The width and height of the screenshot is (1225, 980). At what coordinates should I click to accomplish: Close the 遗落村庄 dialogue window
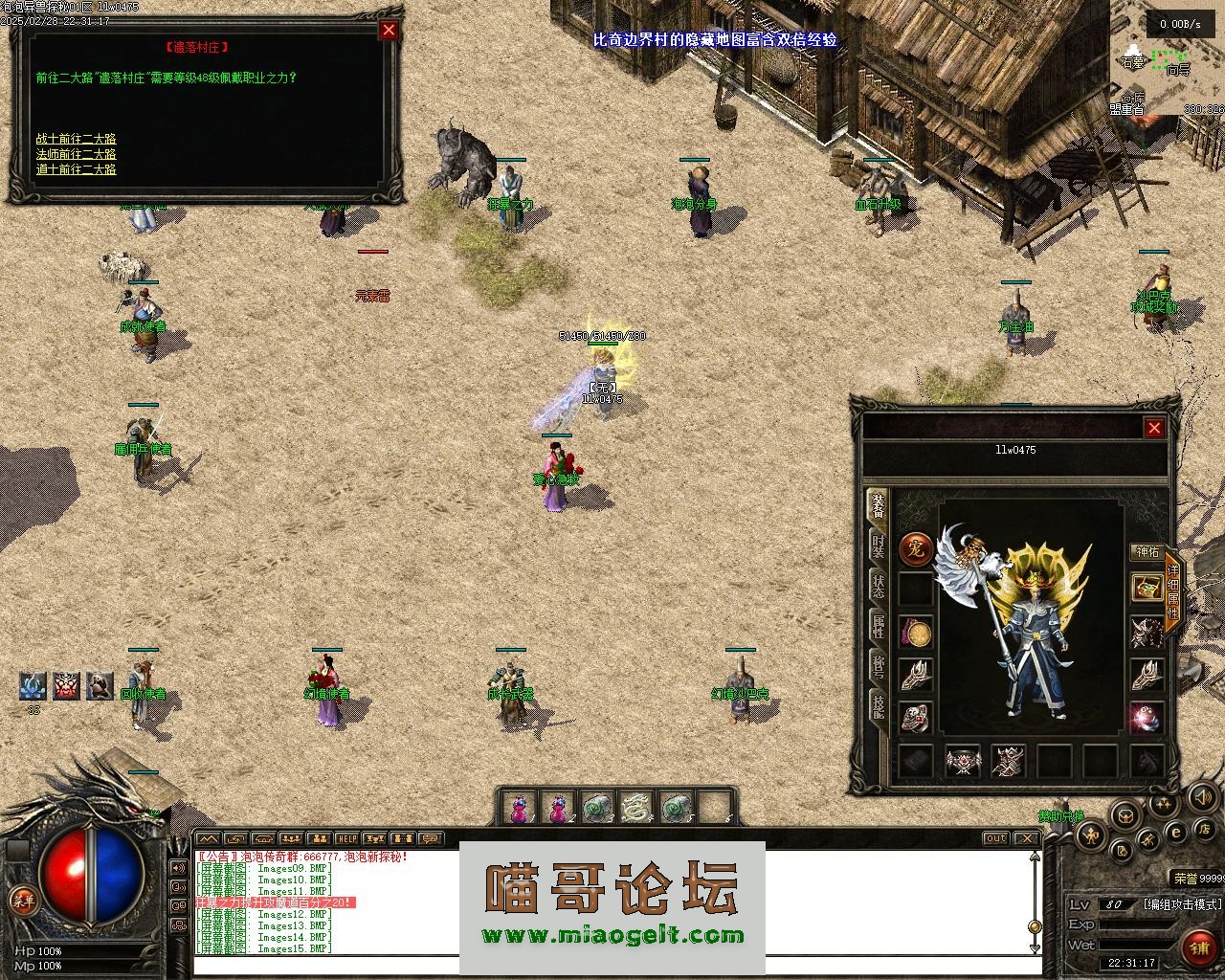pos(389,30)
